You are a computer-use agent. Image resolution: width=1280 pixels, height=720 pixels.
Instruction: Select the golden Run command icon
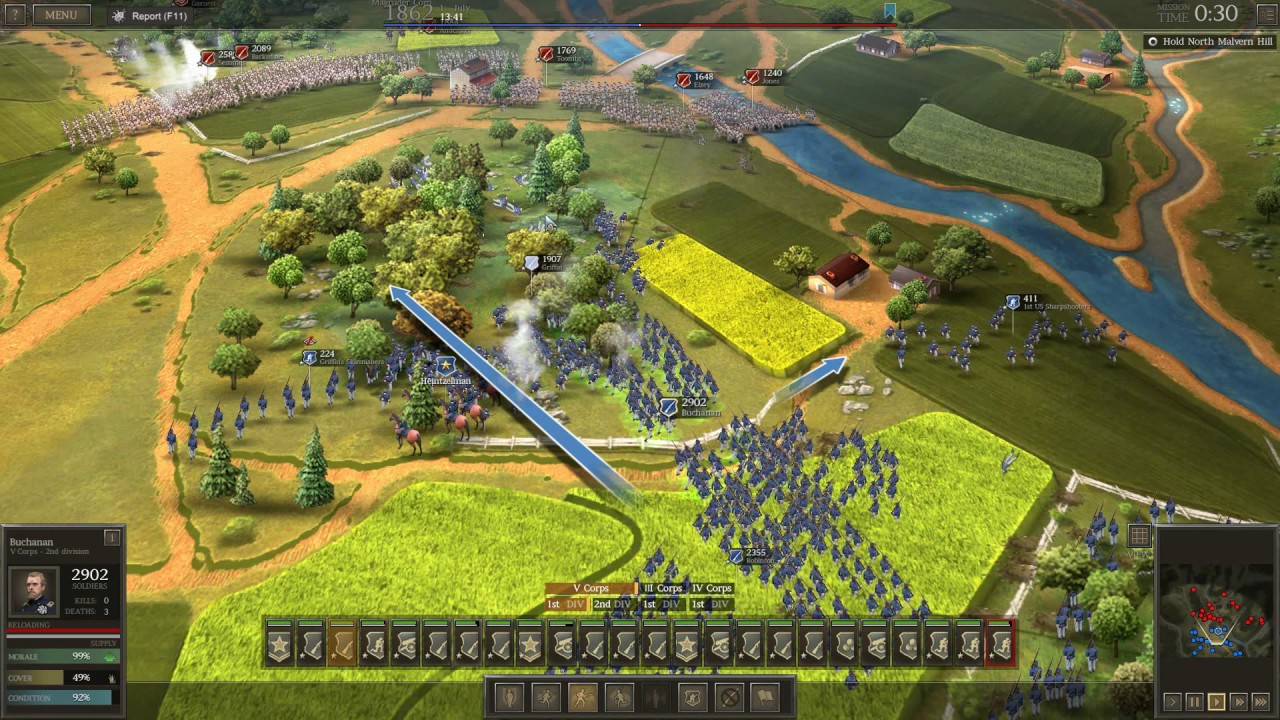tap(583, 698)
